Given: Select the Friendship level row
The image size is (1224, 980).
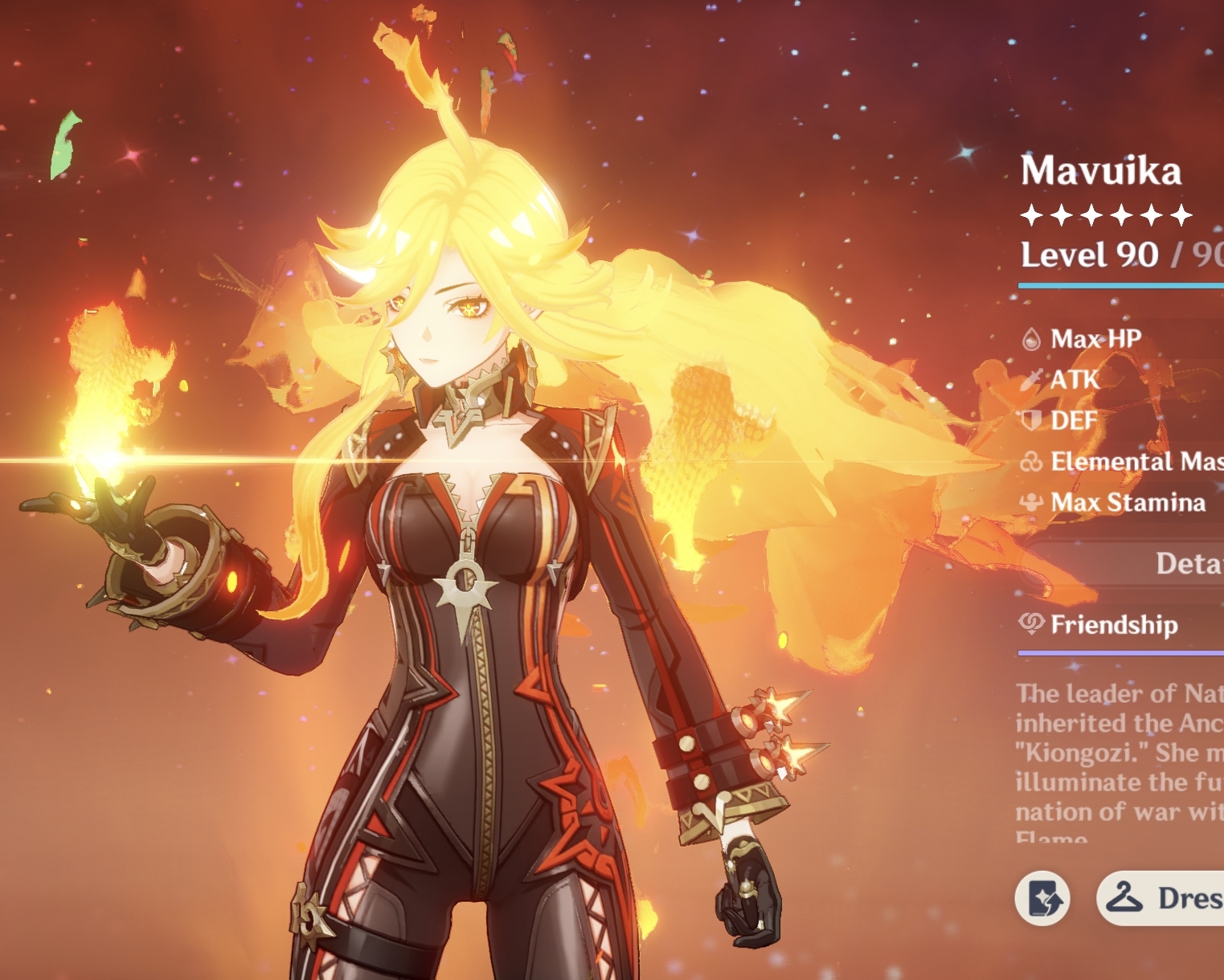Looking at the screenshot, I should click(x=1117, y=624).
